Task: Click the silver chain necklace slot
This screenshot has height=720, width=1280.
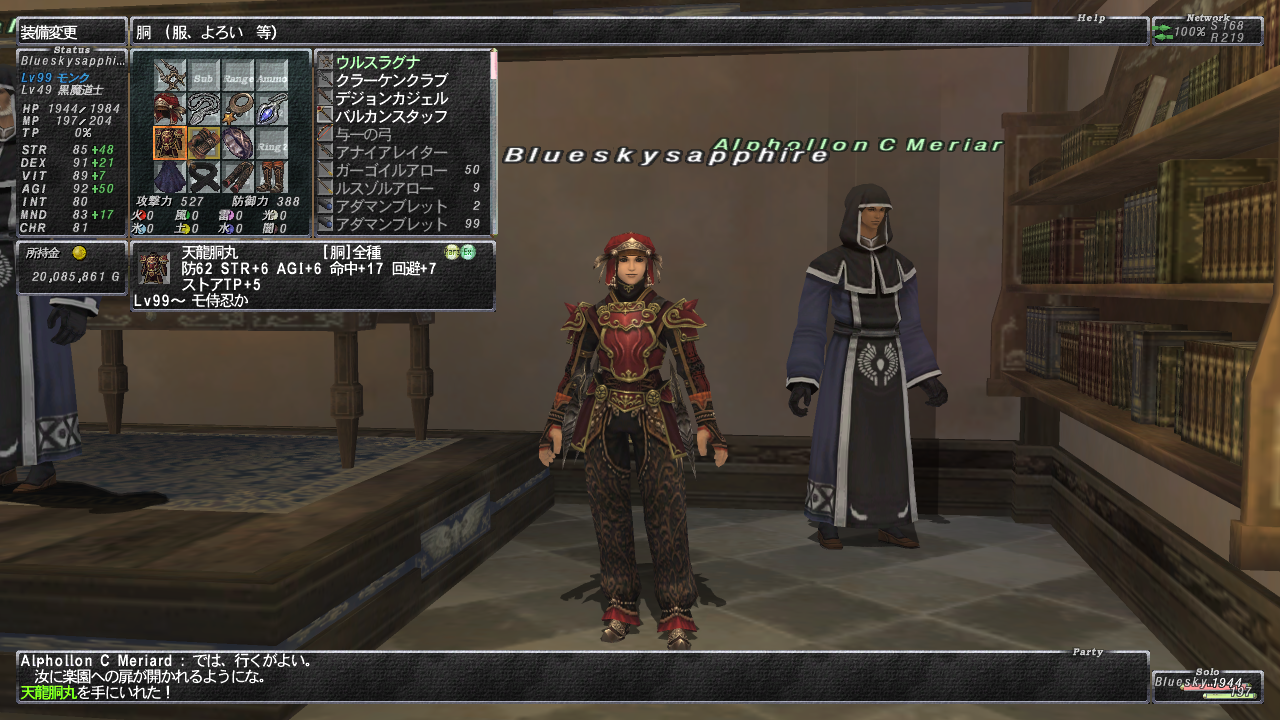Action: click(204, 109)
